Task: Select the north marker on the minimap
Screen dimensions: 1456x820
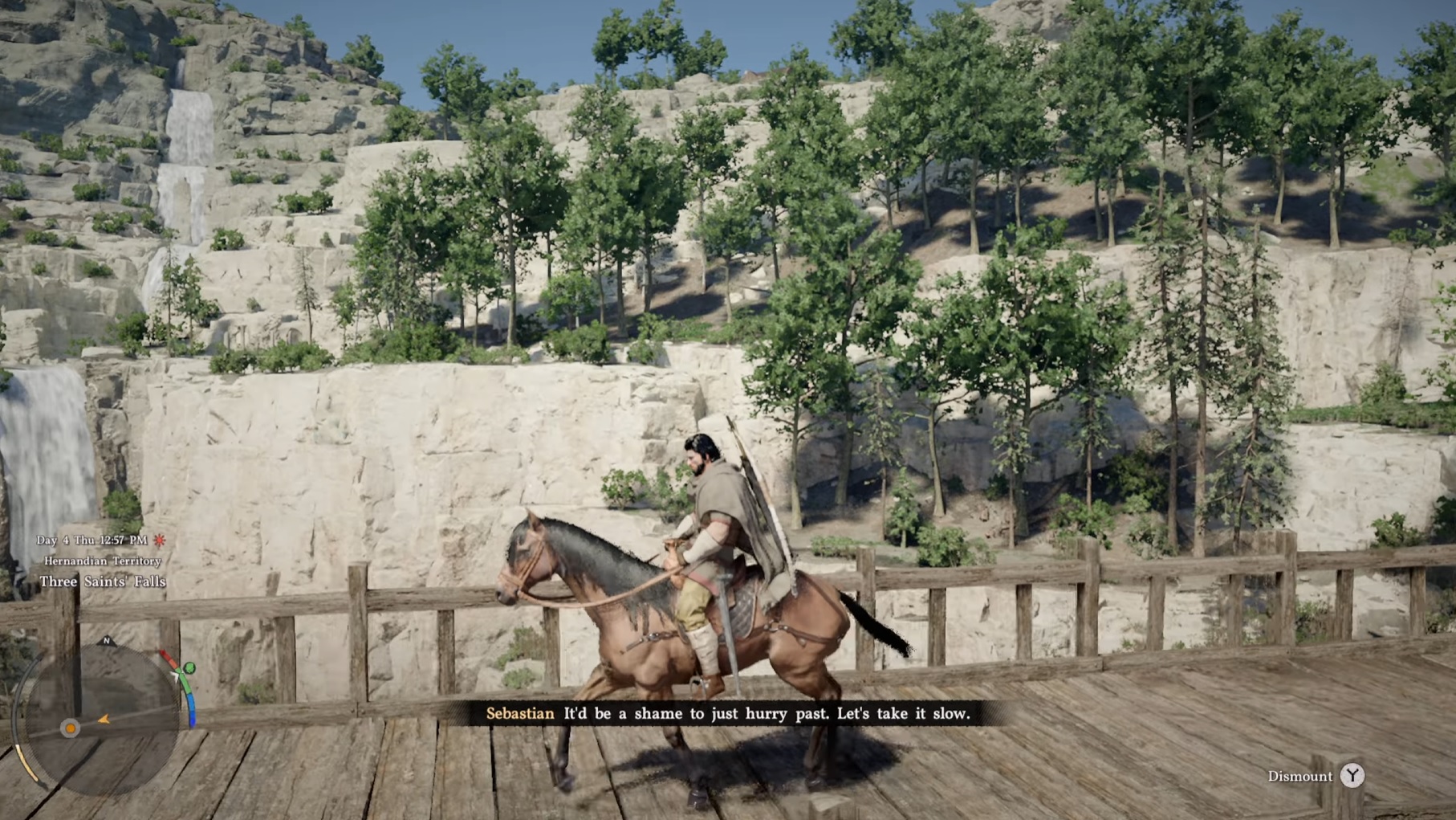Action: (x=108, y=639)
